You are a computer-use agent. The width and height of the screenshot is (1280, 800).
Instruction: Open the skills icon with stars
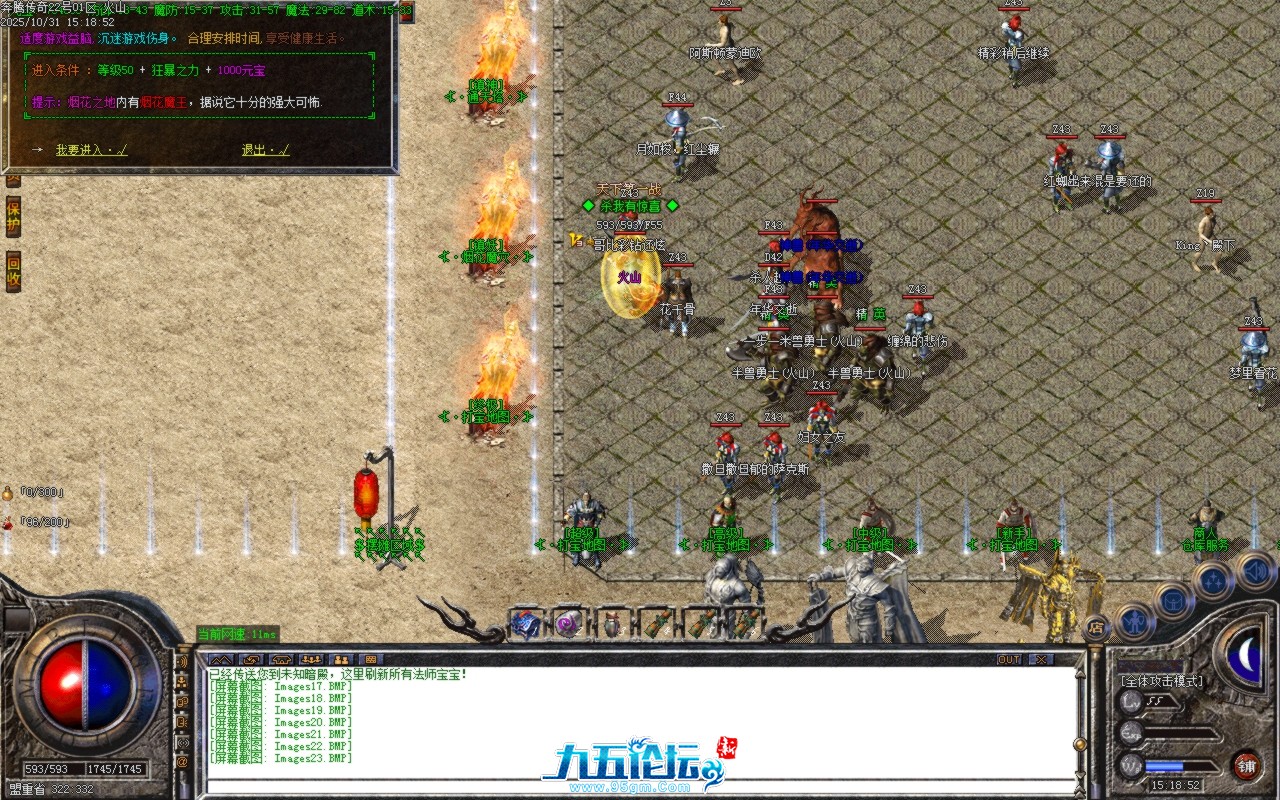[x=1211, y=581]
